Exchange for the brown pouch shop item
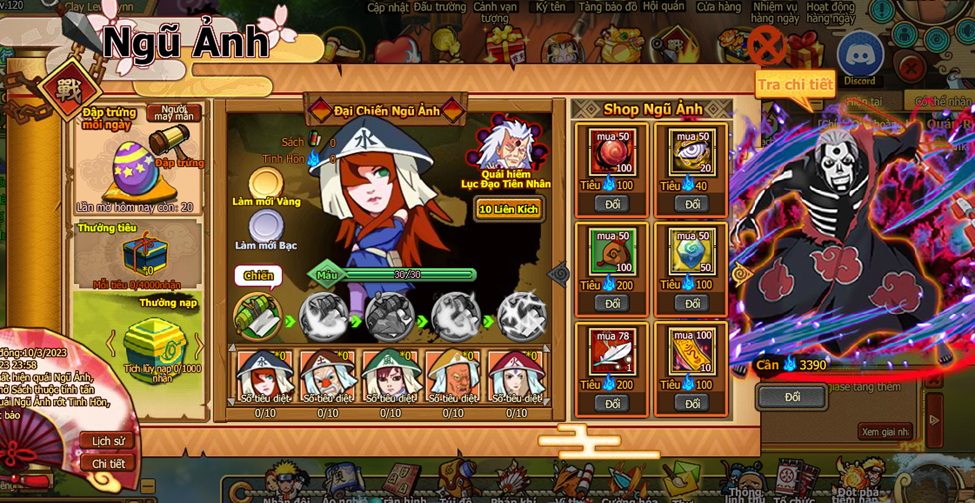The image size is (975, 503). tap(612, 303)
